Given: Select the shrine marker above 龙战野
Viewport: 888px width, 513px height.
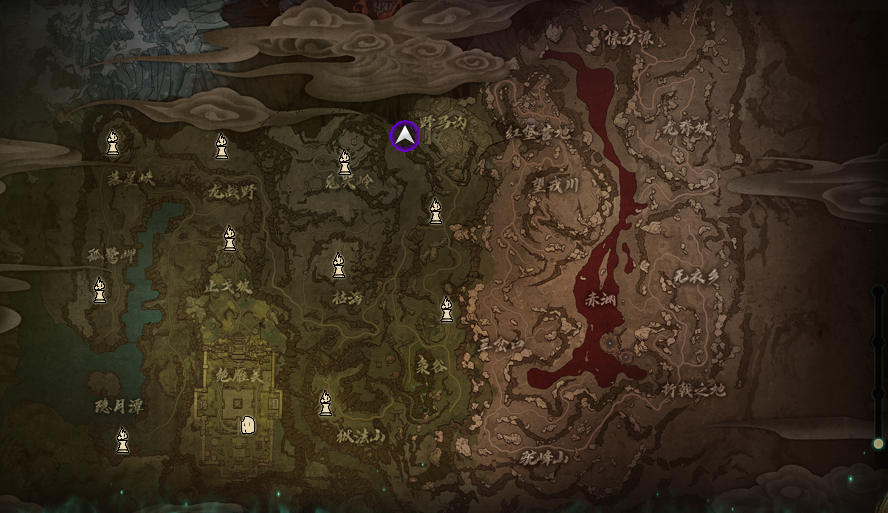Looking at the screenshot, I should [222, 147].
